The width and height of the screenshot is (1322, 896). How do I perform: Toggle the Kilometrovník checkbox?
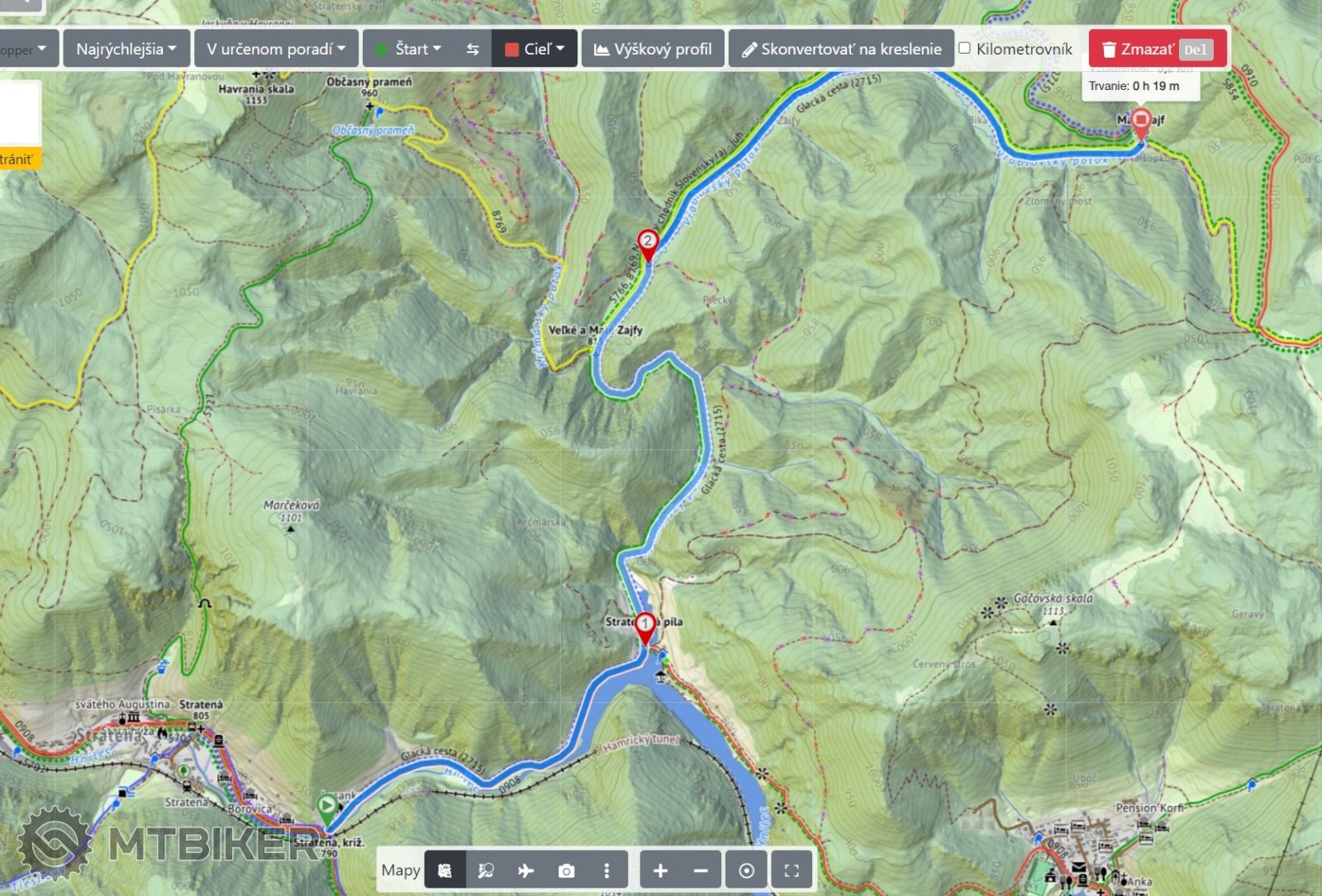click(x=964, y=48)
